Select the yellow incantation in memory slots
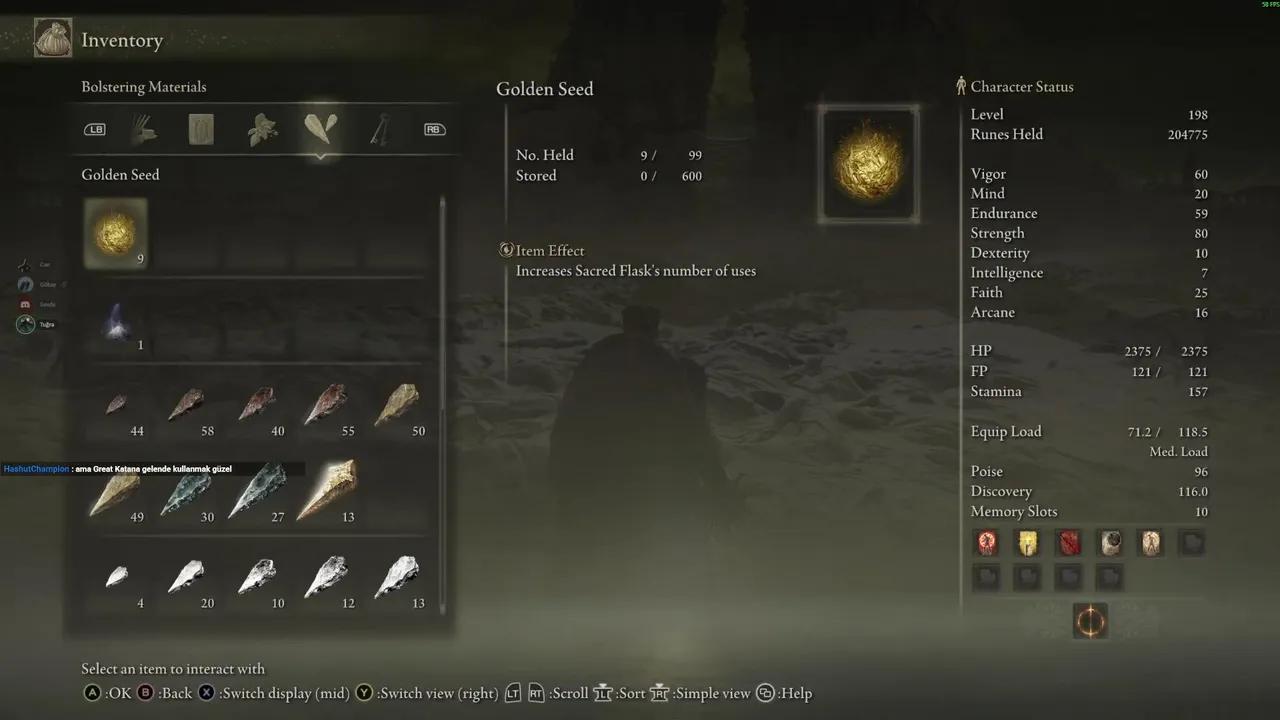 (1028, 543)
